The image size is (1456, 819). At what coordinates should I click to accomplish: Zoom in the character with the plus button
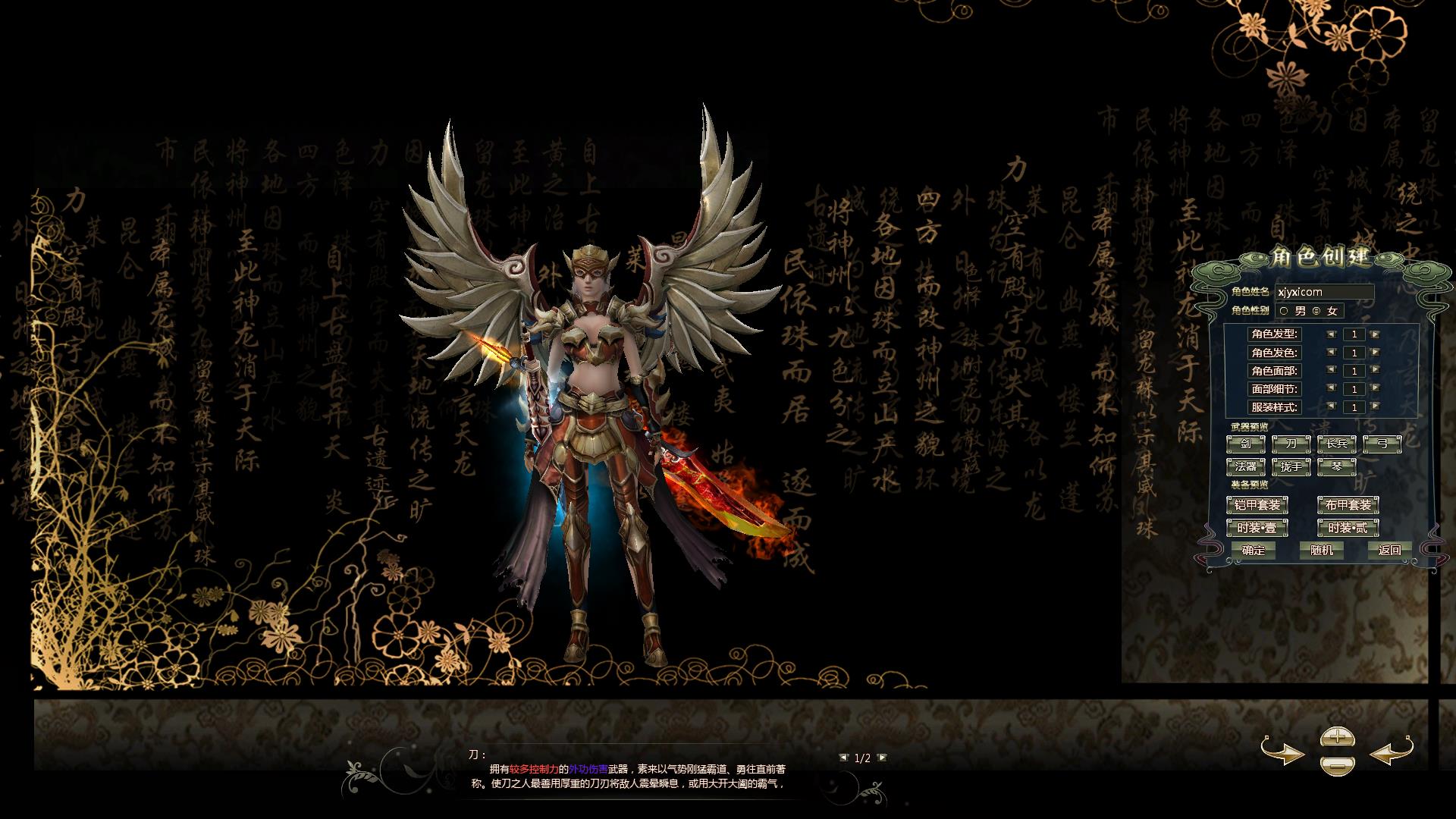click(1337, 736)
